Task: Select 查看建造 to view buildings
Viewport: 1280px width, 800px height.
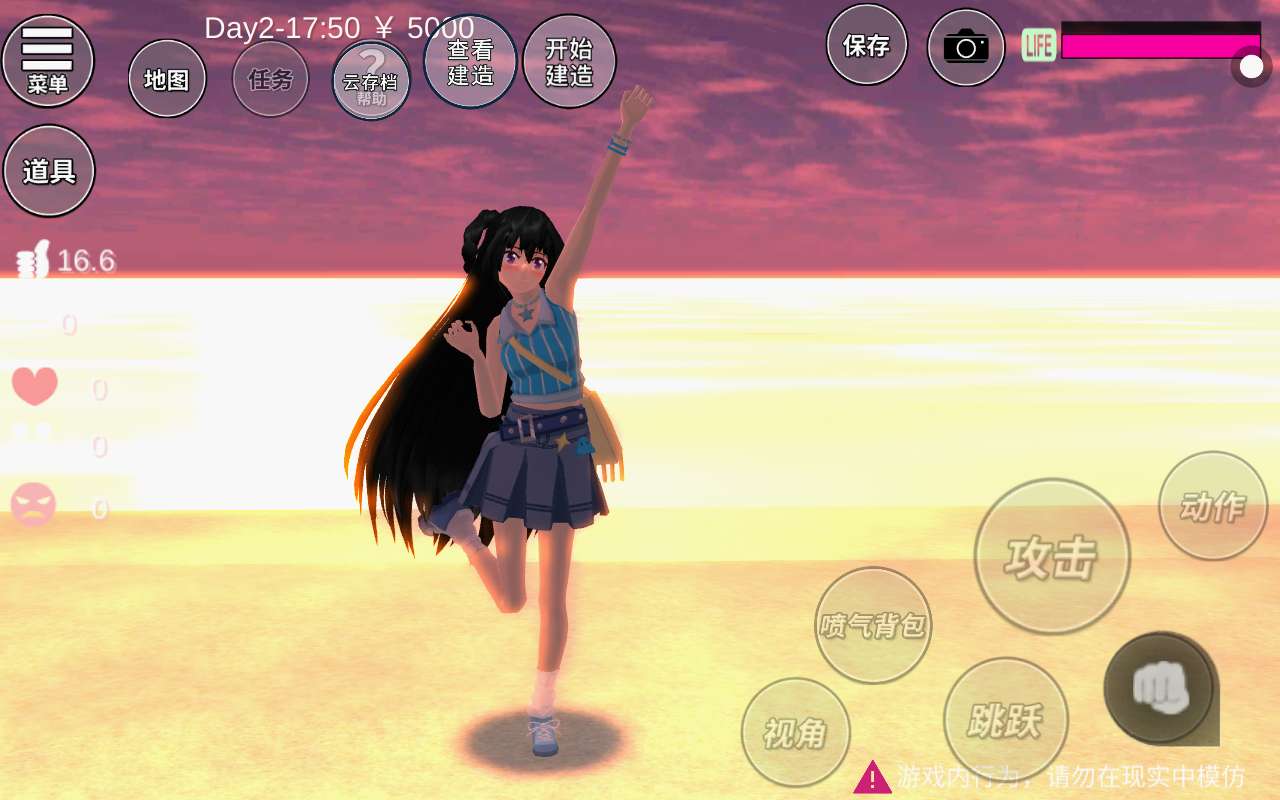Action: pos(470,62)
